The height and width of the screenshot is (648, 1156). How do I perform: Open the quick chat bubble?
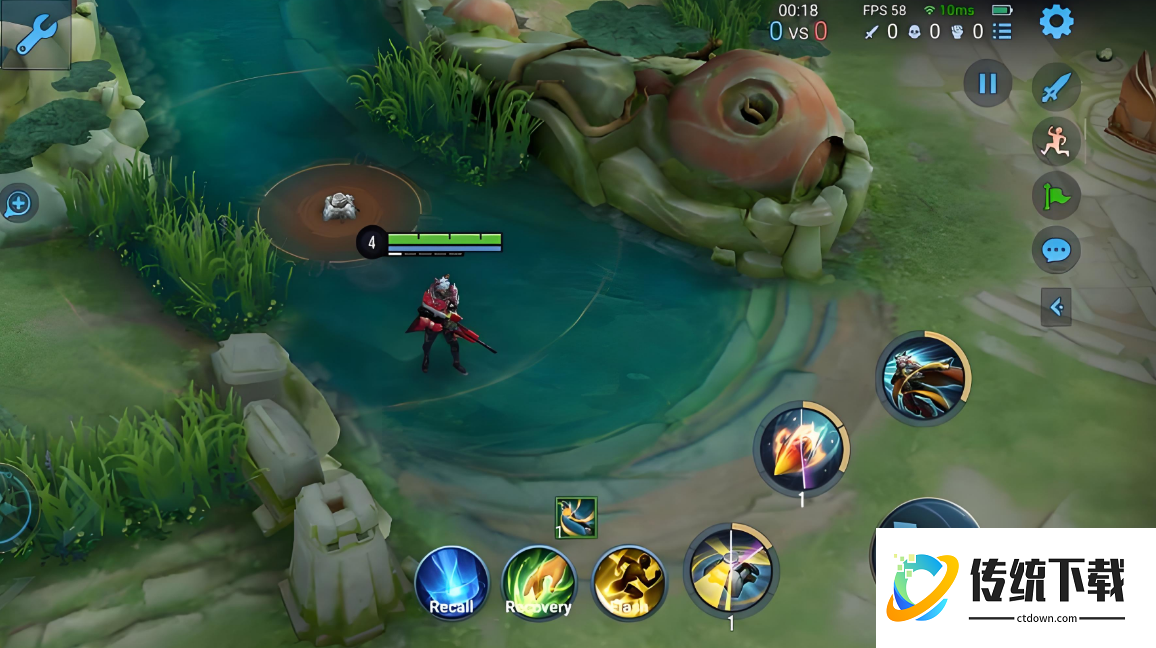(1056, 250)
